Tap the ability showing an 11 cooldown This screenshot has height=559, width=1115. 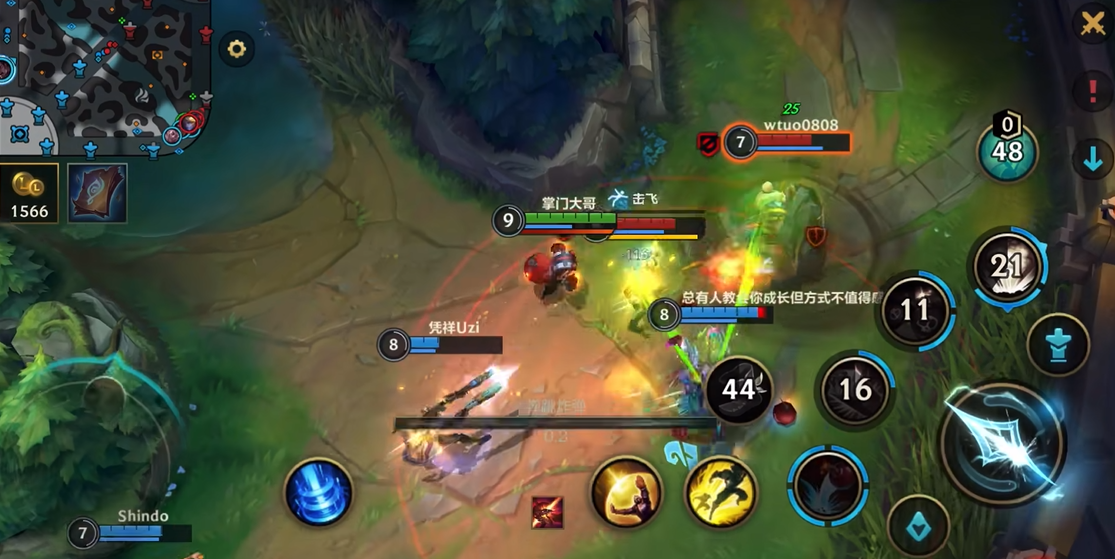pos(916,311)
